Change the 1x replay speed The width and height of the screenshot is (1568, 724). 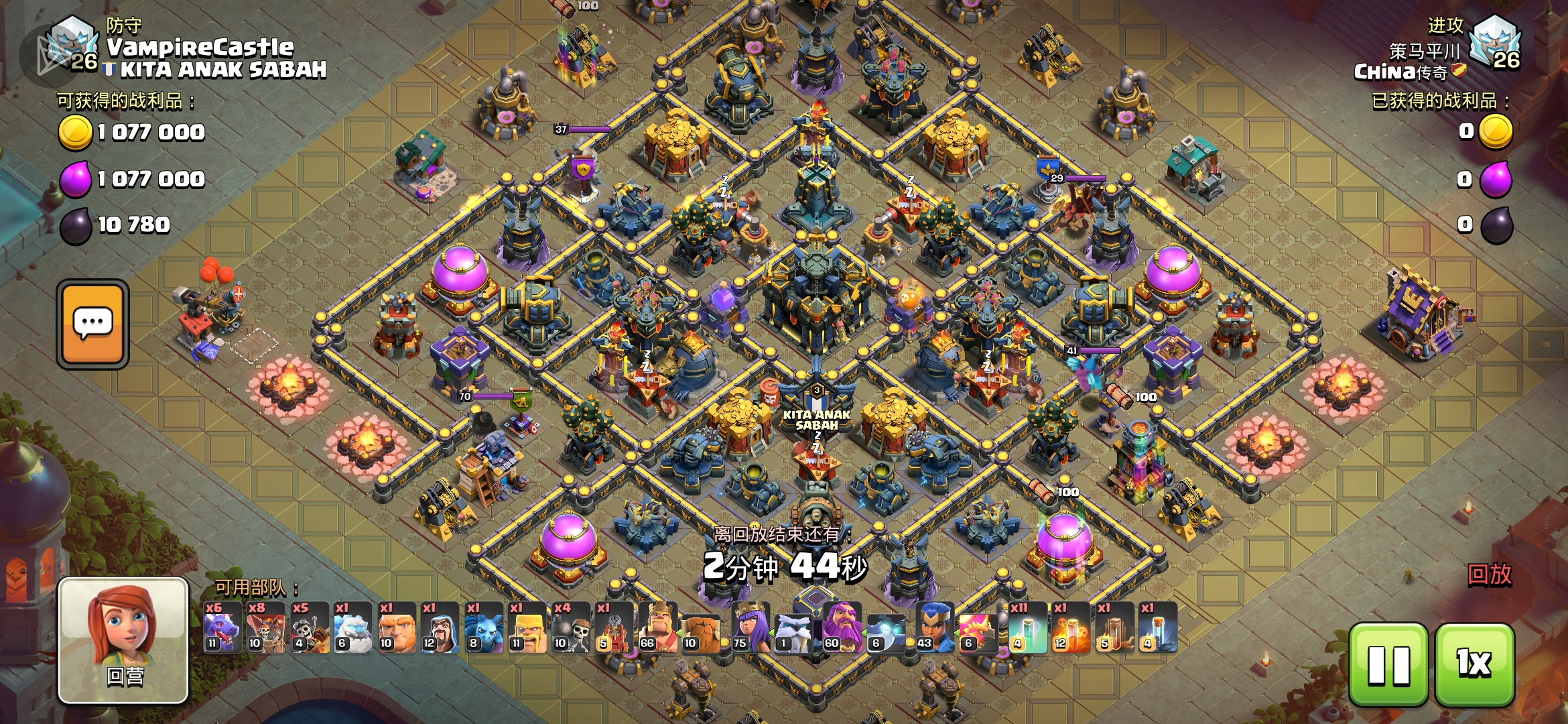[1474, 664]
